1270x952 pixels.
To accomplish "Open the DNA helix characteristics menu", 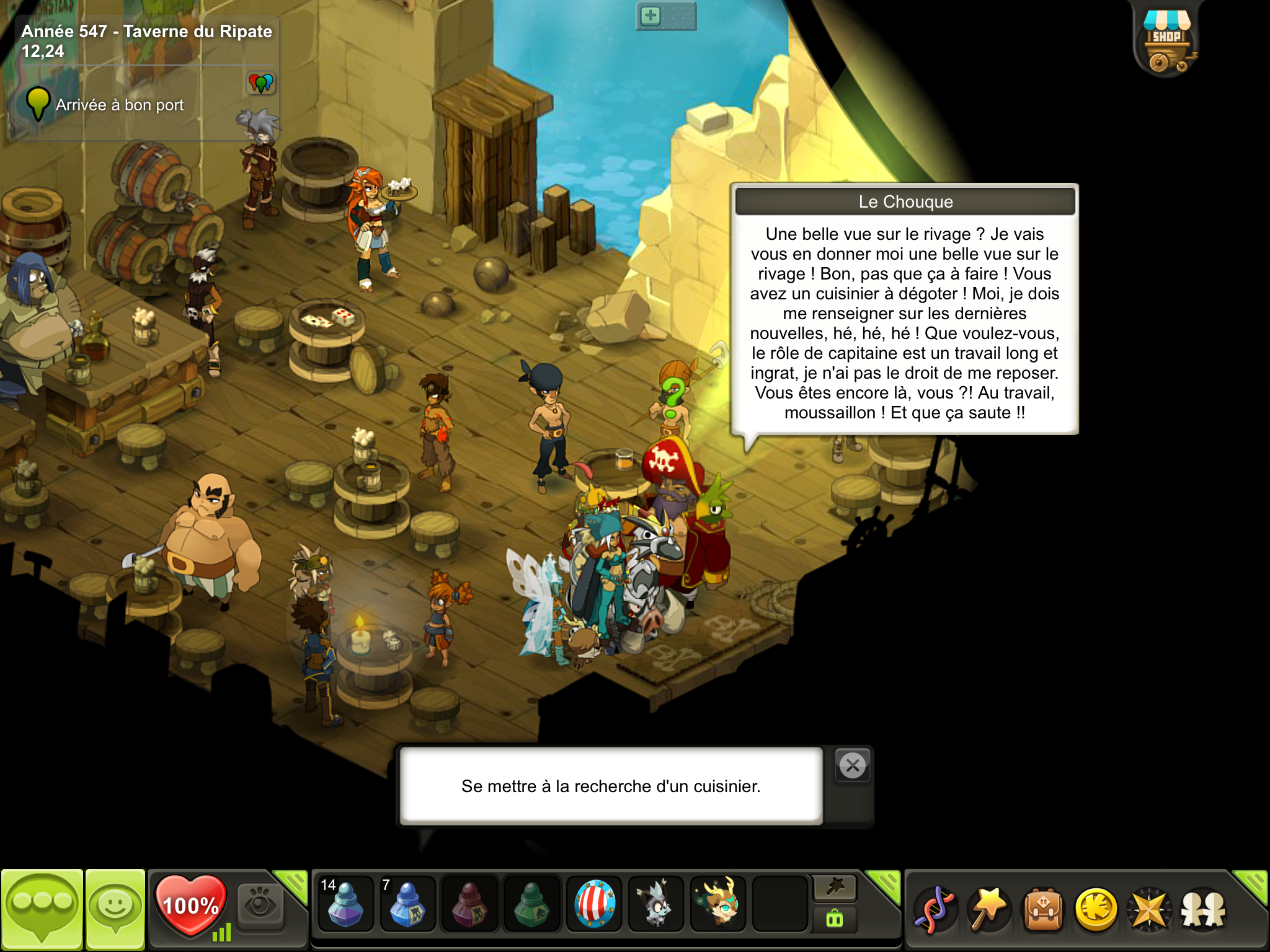I will point(935,910).
